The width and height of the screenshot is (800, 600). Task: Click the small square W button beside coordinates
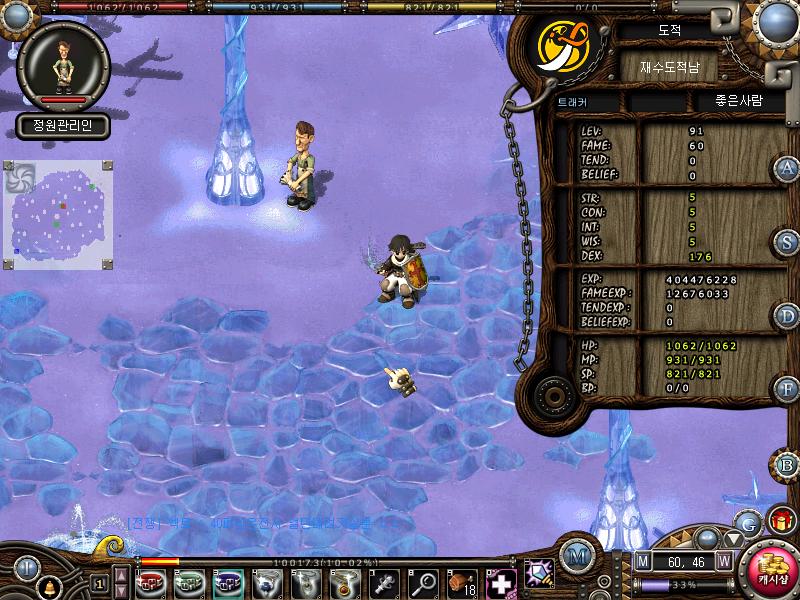pyautogui.click(x=723, y=562)
